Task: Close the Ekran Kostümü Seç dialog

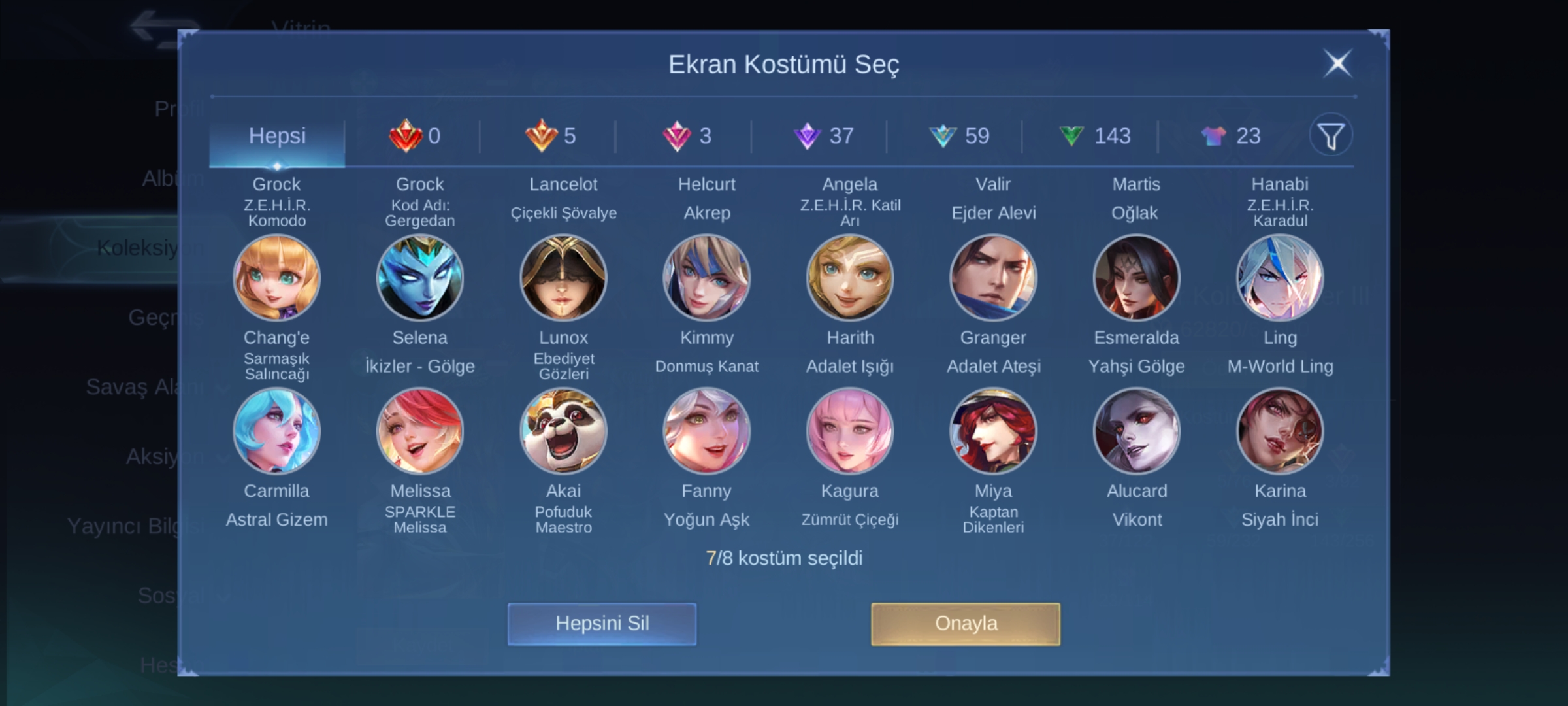Action: (x=1337, y=64)
